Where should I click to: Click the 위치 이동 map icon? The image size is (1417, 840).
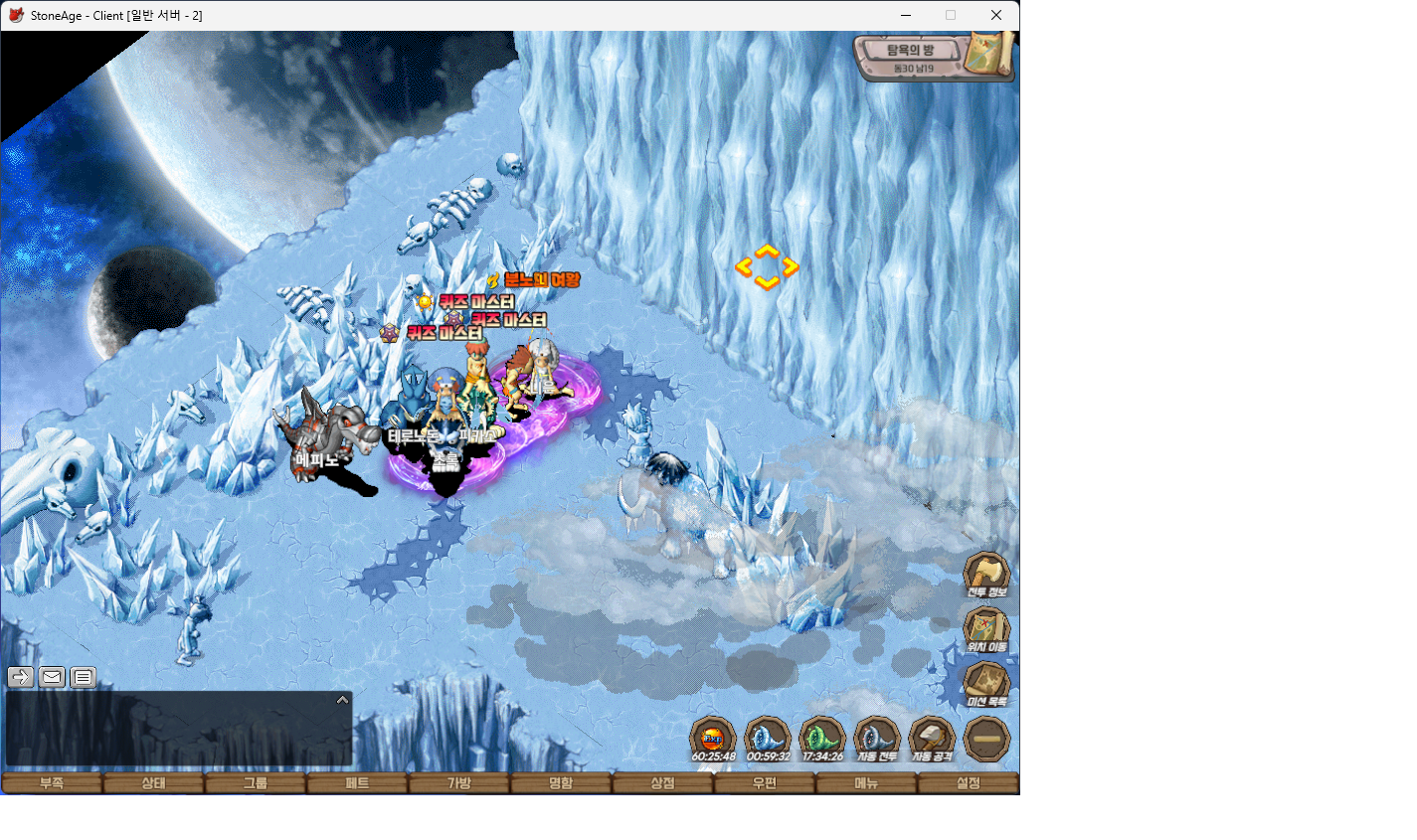986,628
